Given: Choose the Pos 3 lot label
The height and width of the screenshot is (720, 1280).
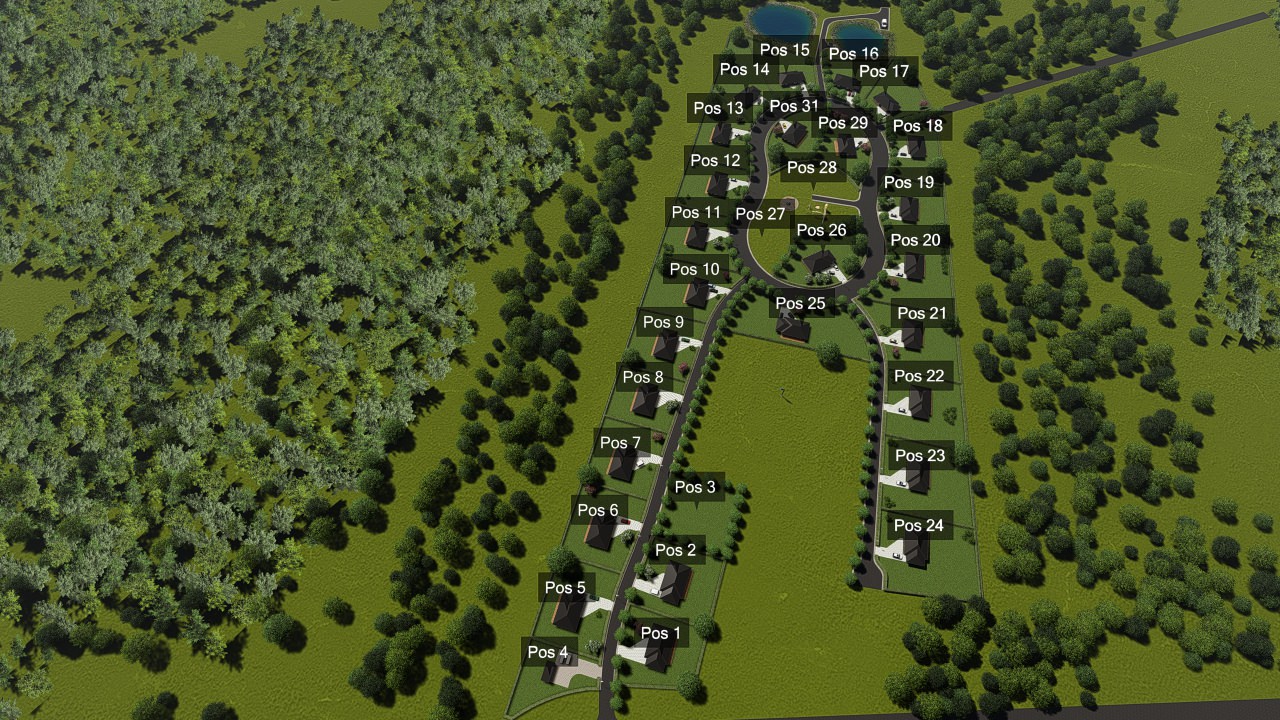Looking at the screenshot, I should [695, 487].
